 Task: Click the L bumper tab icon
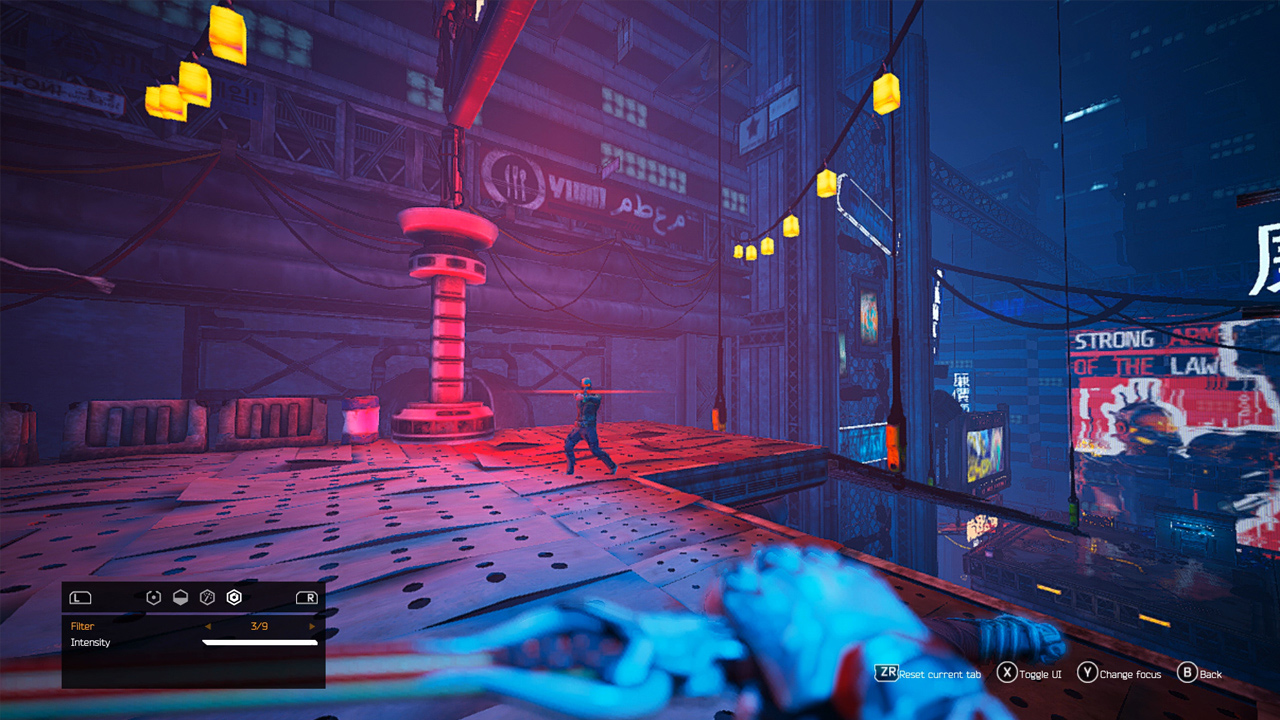[80, 597]
